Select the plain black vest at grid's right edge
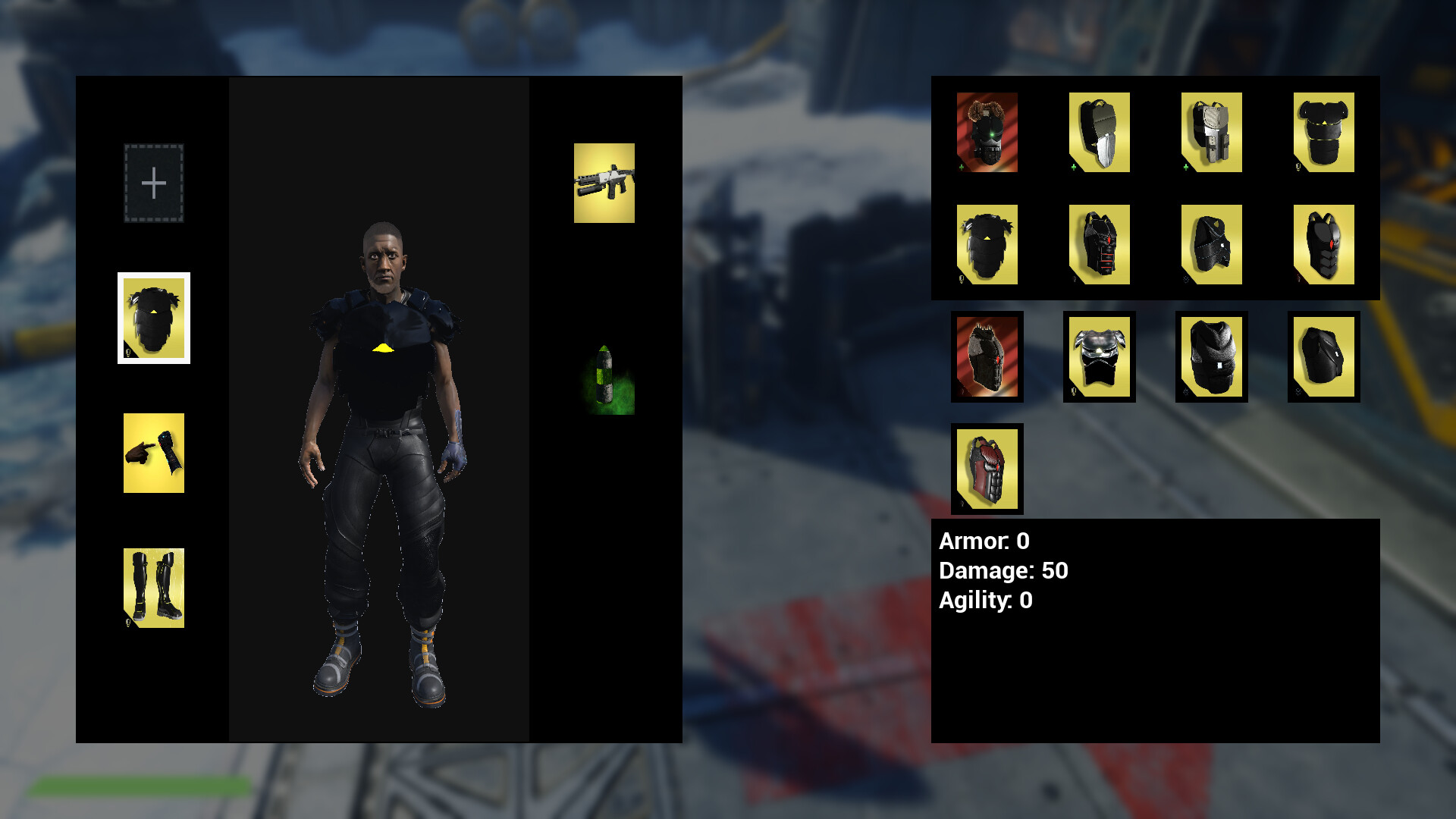This screenshot has width=1456, height=819. 1323,356
